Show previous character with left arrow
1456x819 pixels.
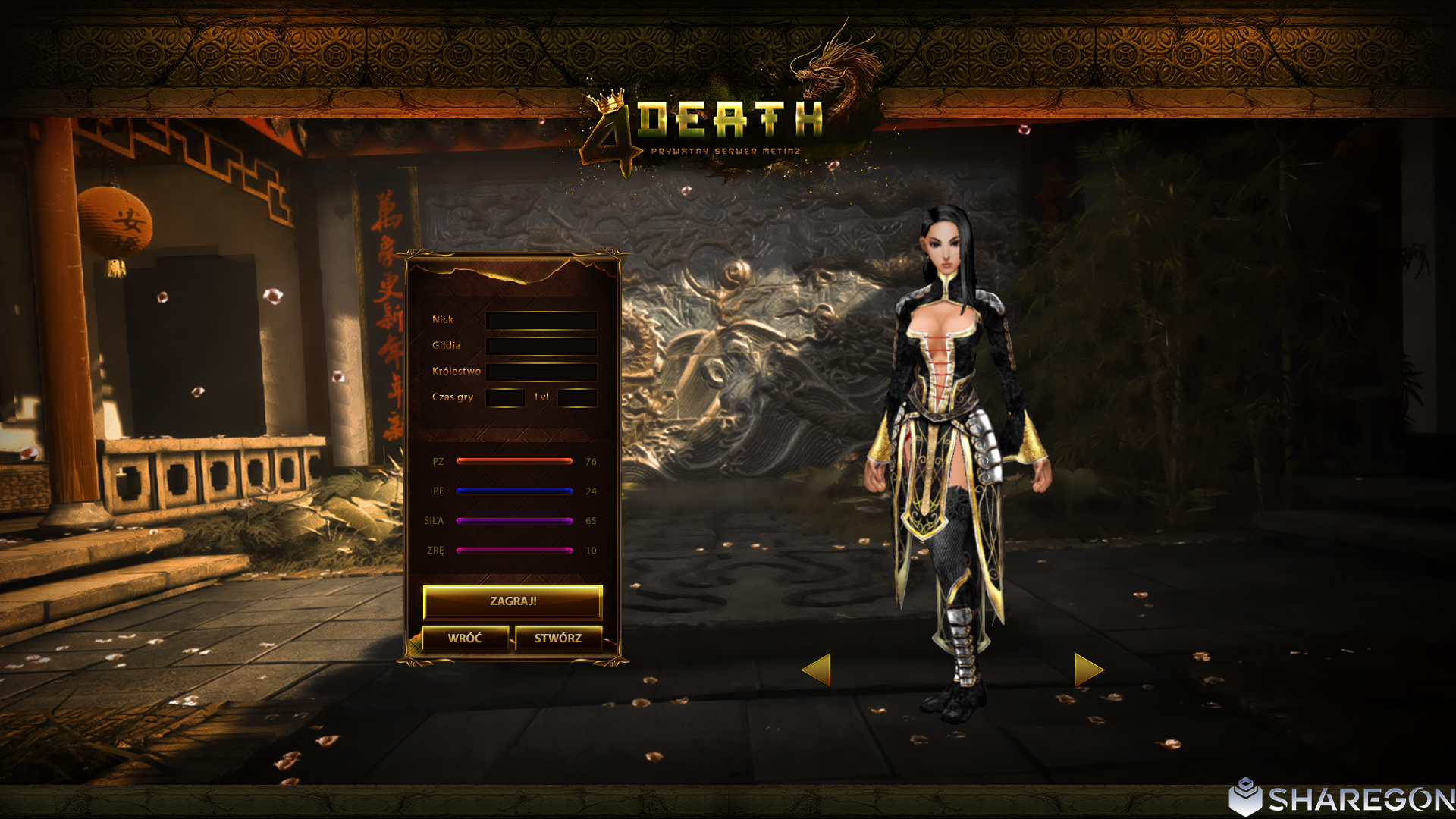[x=817, y=670]
